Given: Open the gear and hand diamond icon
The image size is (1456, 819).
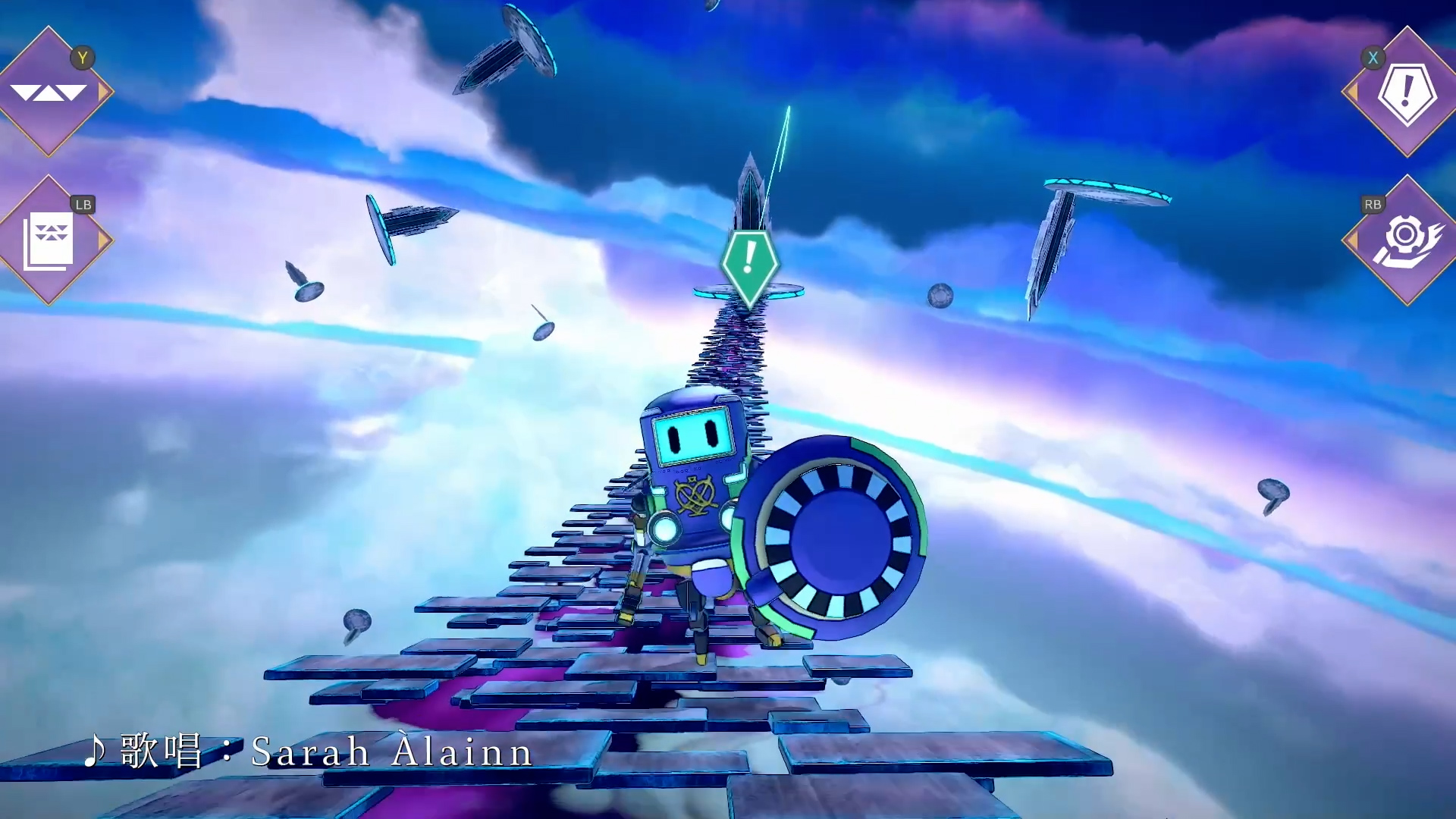Looking at the screenshot, I should (1407, 241).
